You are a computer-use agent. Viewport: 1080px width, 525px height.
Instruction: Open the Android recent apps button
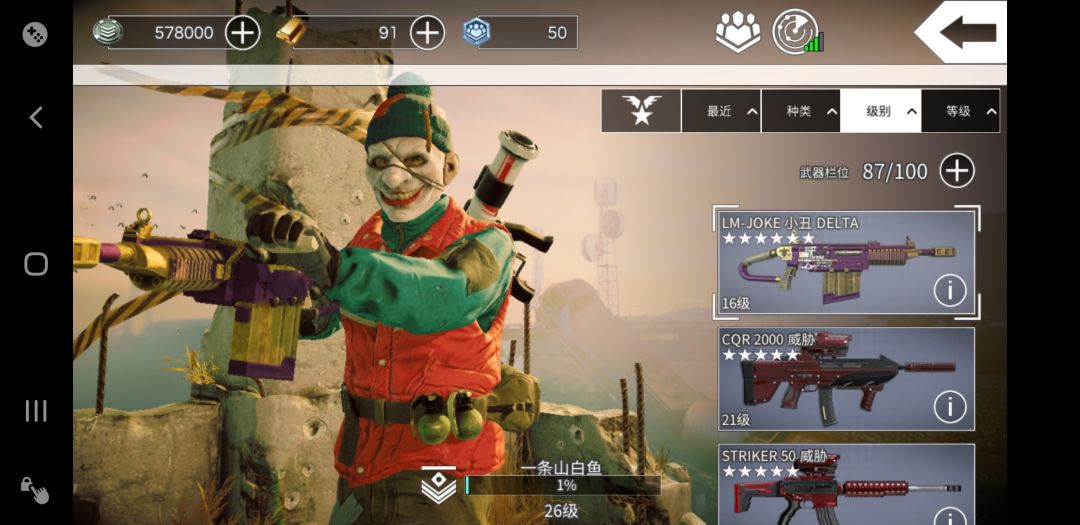coord(36,410)
